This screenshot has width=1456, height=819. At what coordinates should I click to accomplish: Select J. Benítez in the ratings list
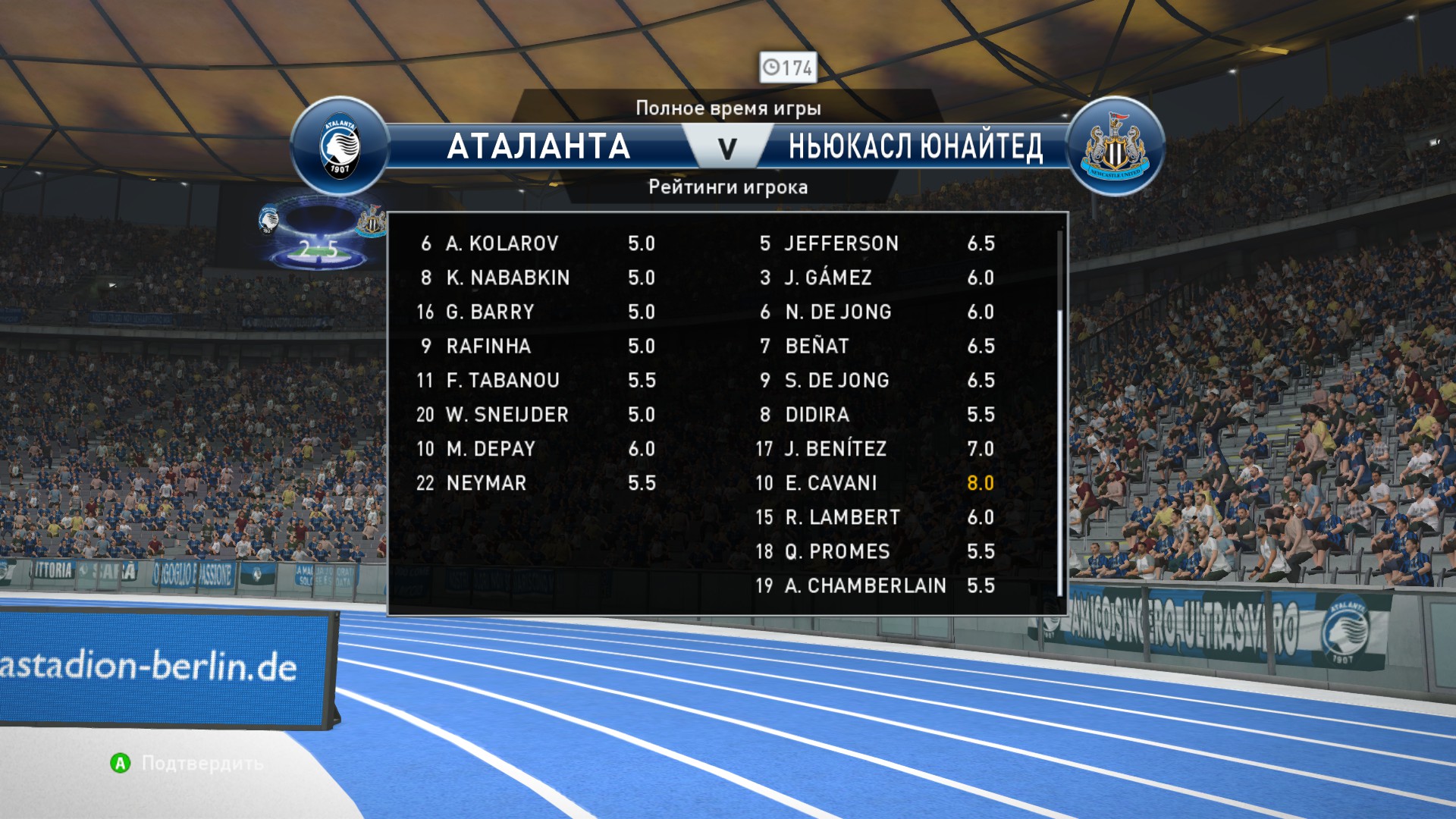click(874, 449)
